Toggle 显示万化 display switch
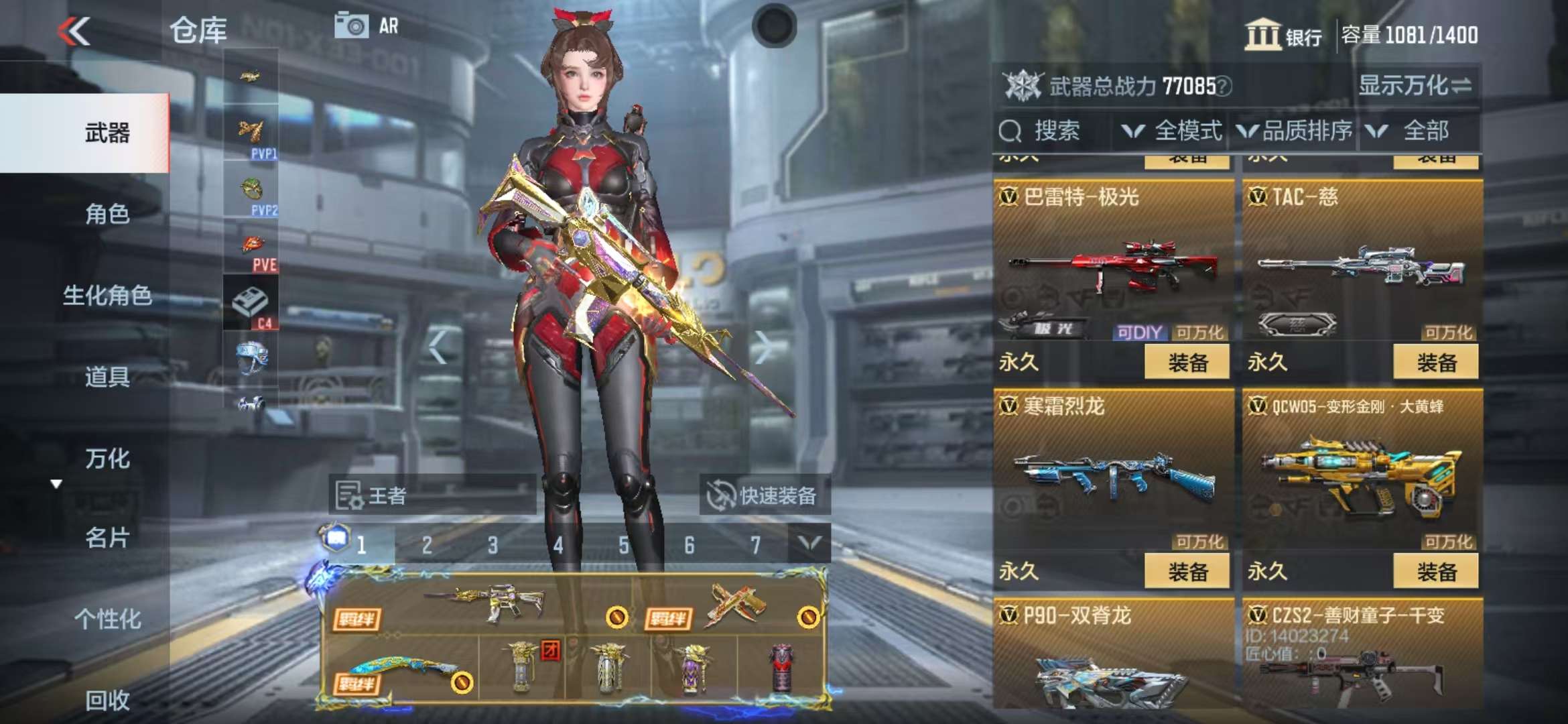The image size is (1568, 724). click(1415, 86)
